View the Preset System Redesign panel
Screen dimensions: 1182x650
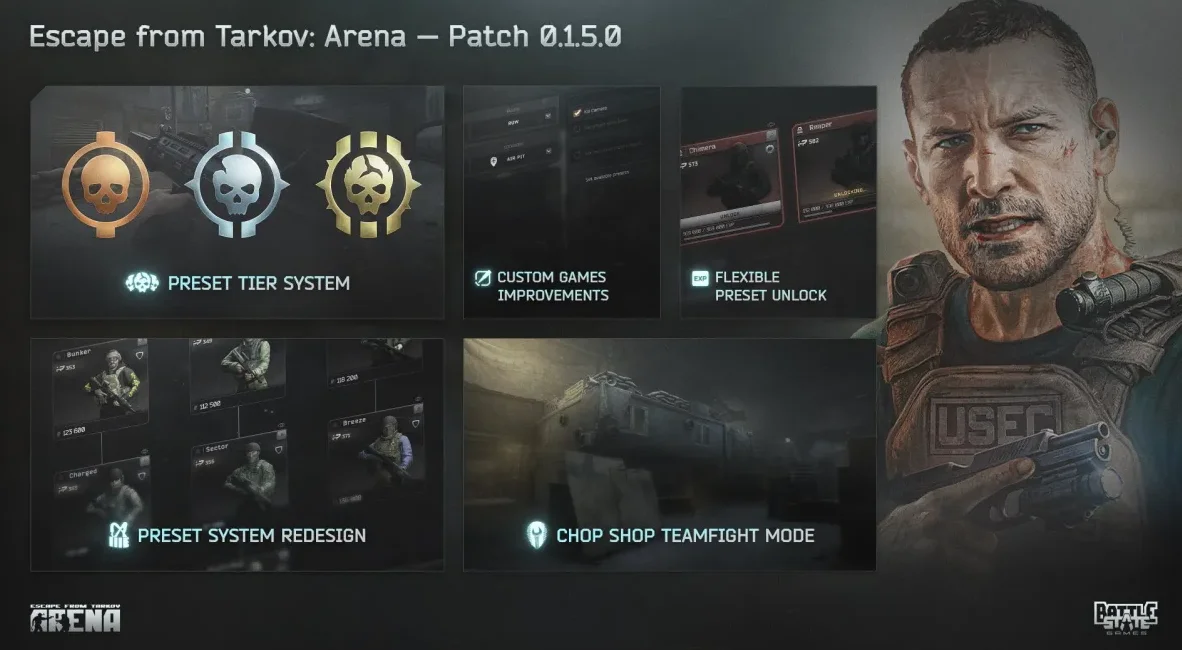238,455
